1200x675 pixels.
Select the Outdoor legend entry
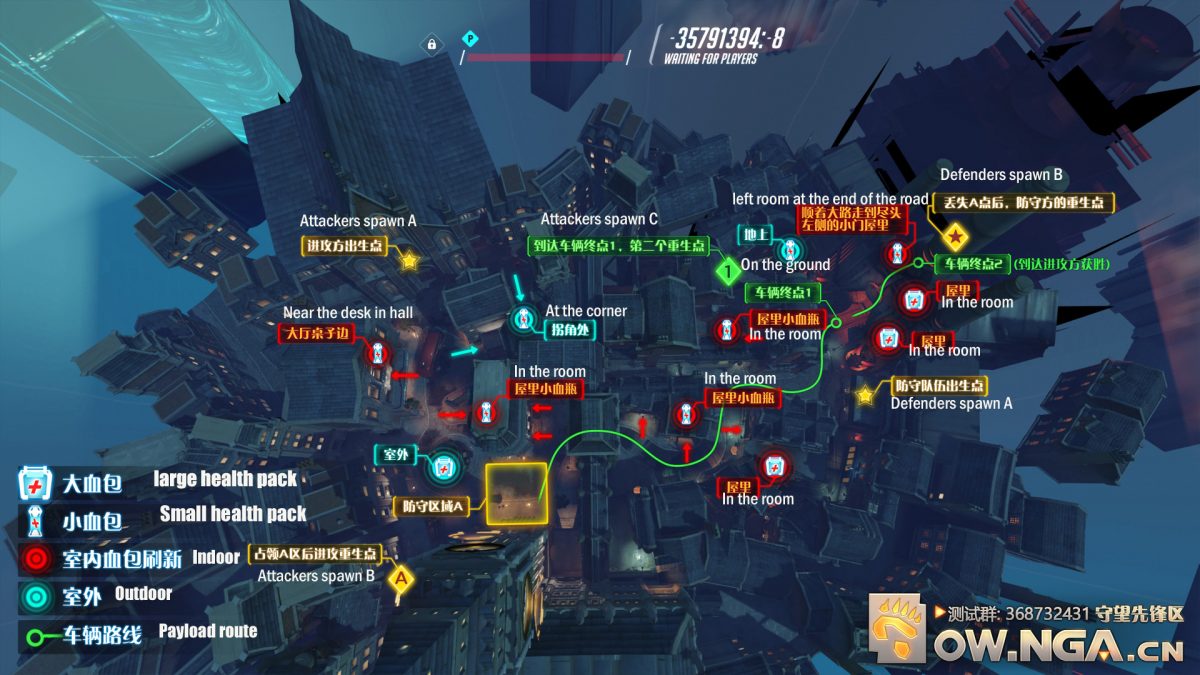pyautogui.click(x=36, y=596)
